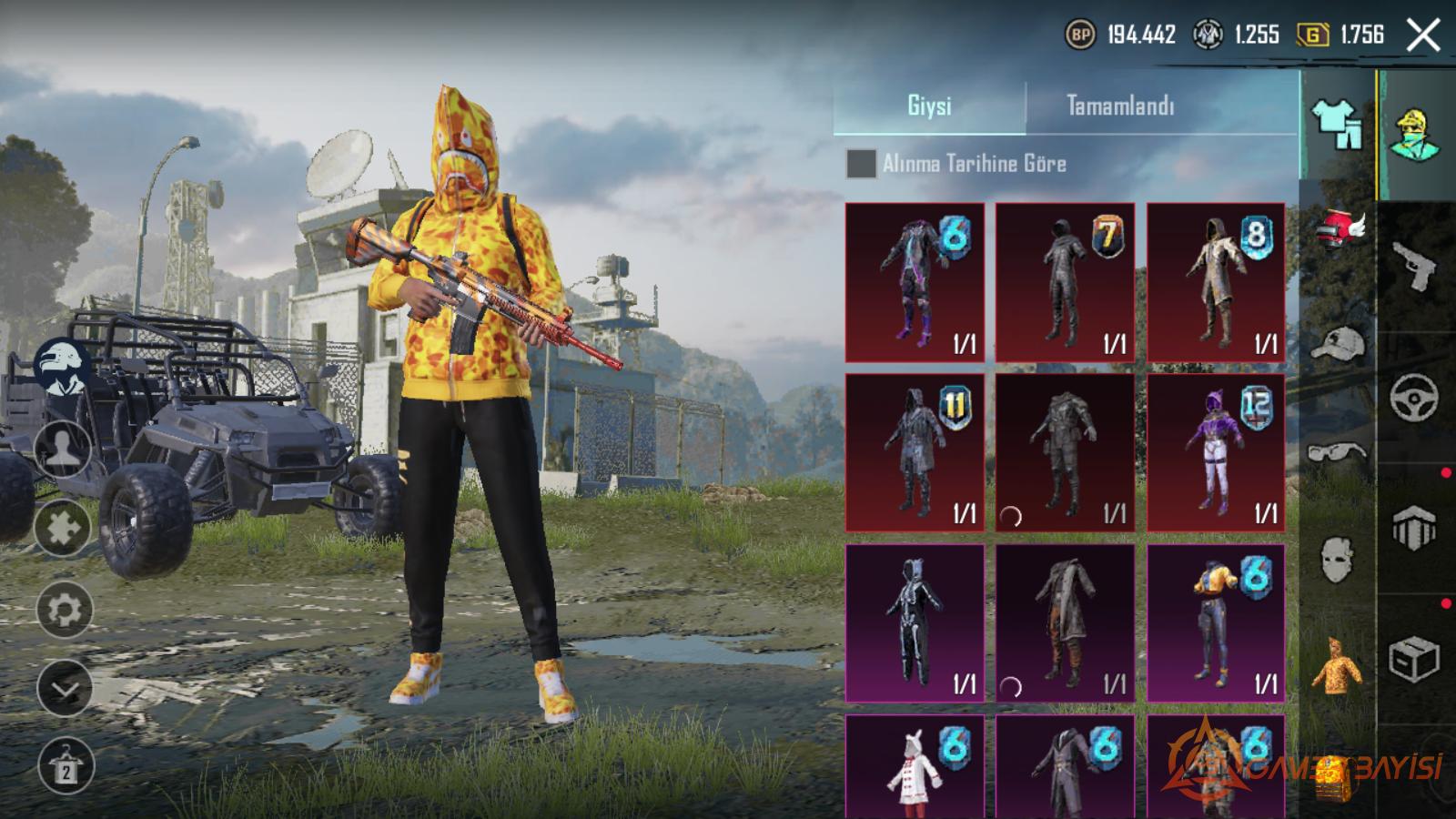Open the Tamamlandı tab
The height and width of the screenshot is (819, 1456).
point(1120,106)
